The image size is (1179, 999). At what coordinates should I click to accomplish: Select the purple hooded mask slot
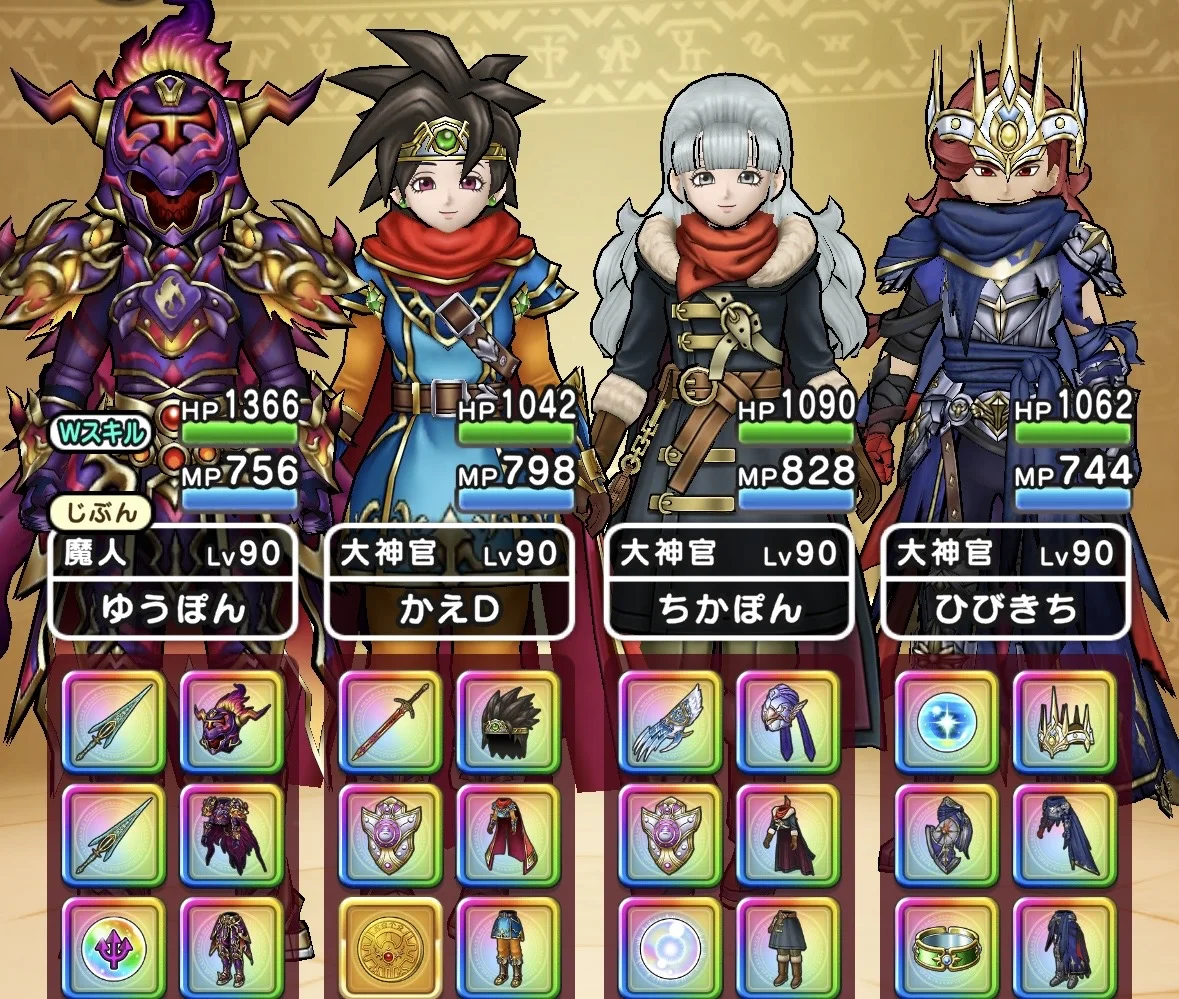[x=787, y=722]
